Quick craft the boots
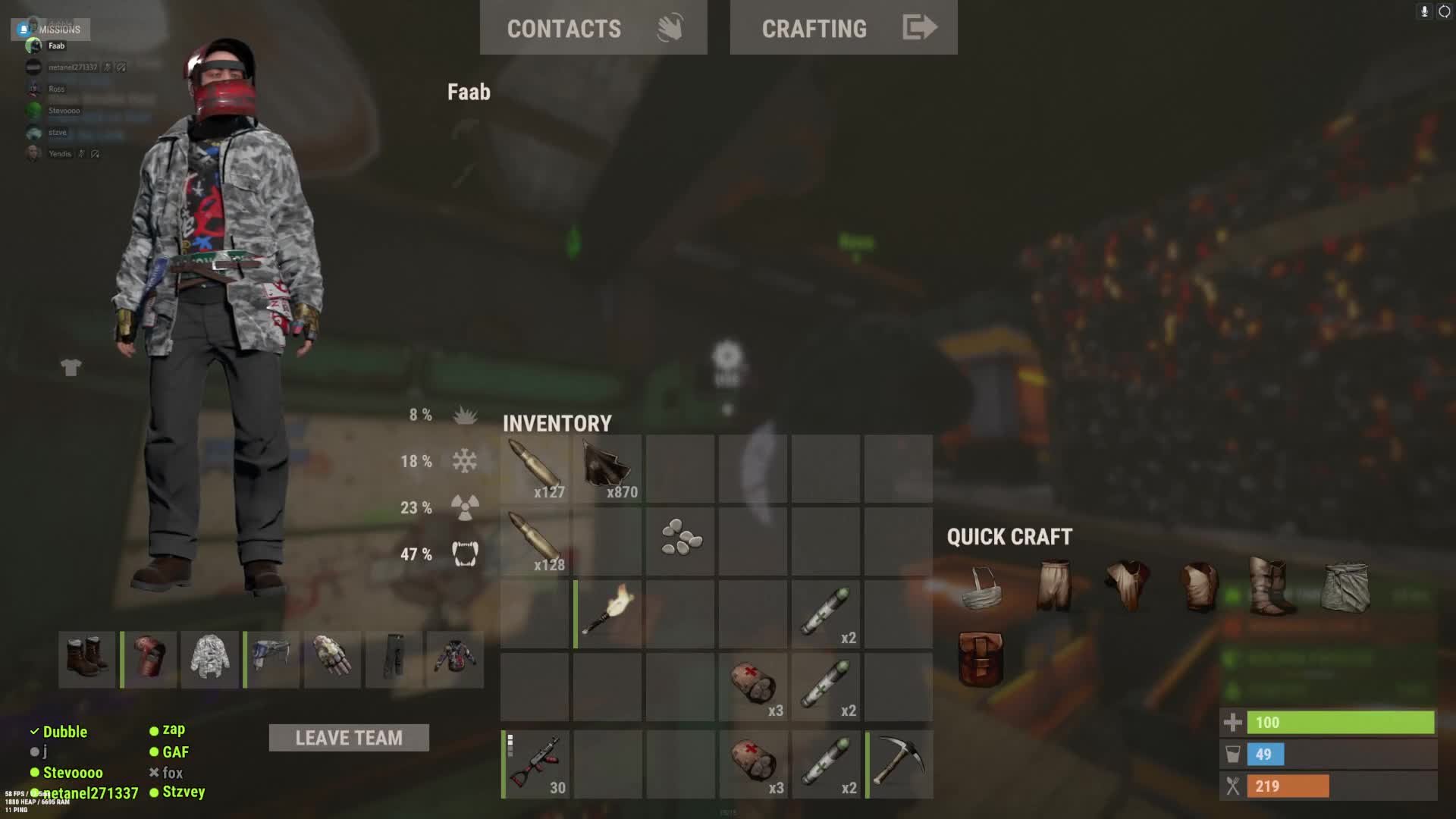Viewport: 1456px width, 819px height. [1271, 585]
